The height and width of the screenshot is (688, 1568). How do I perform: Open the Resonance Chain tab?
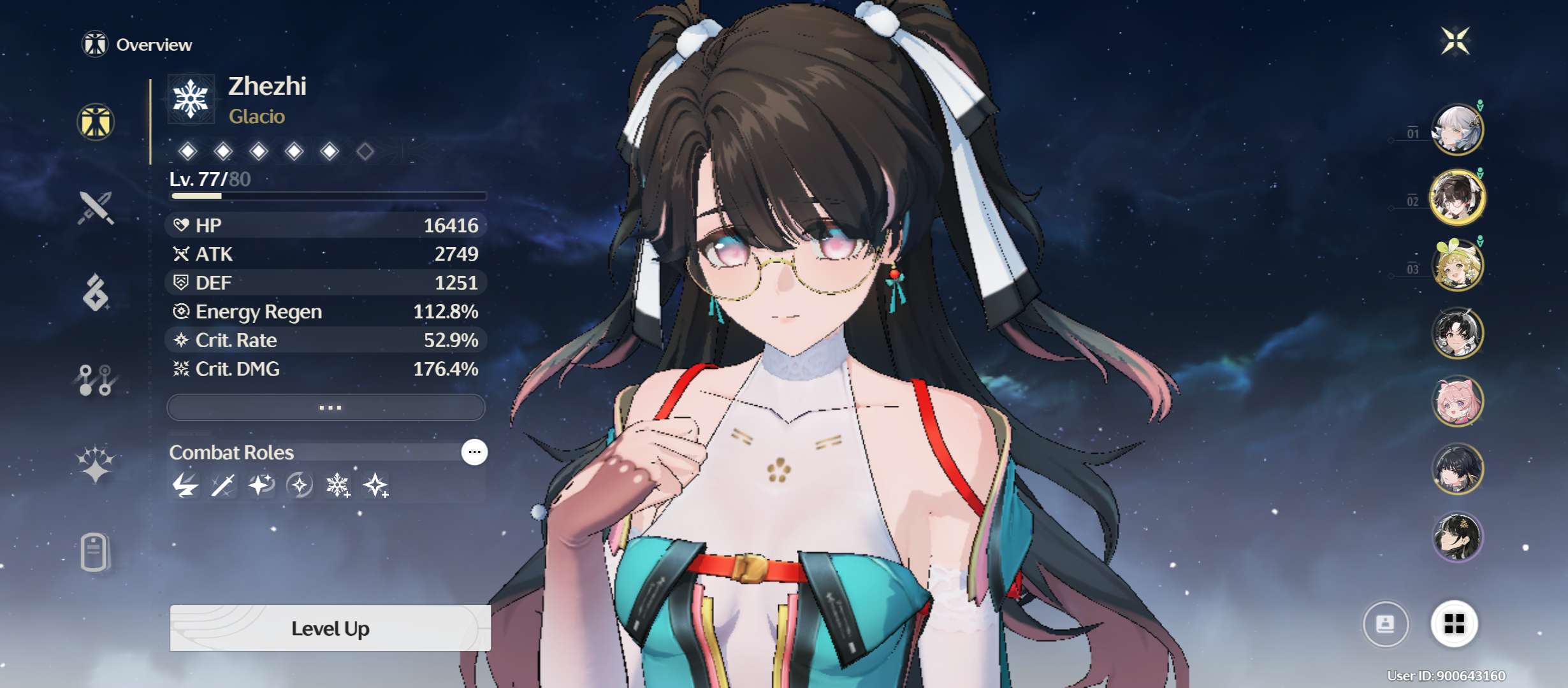(x=96, y=463)
